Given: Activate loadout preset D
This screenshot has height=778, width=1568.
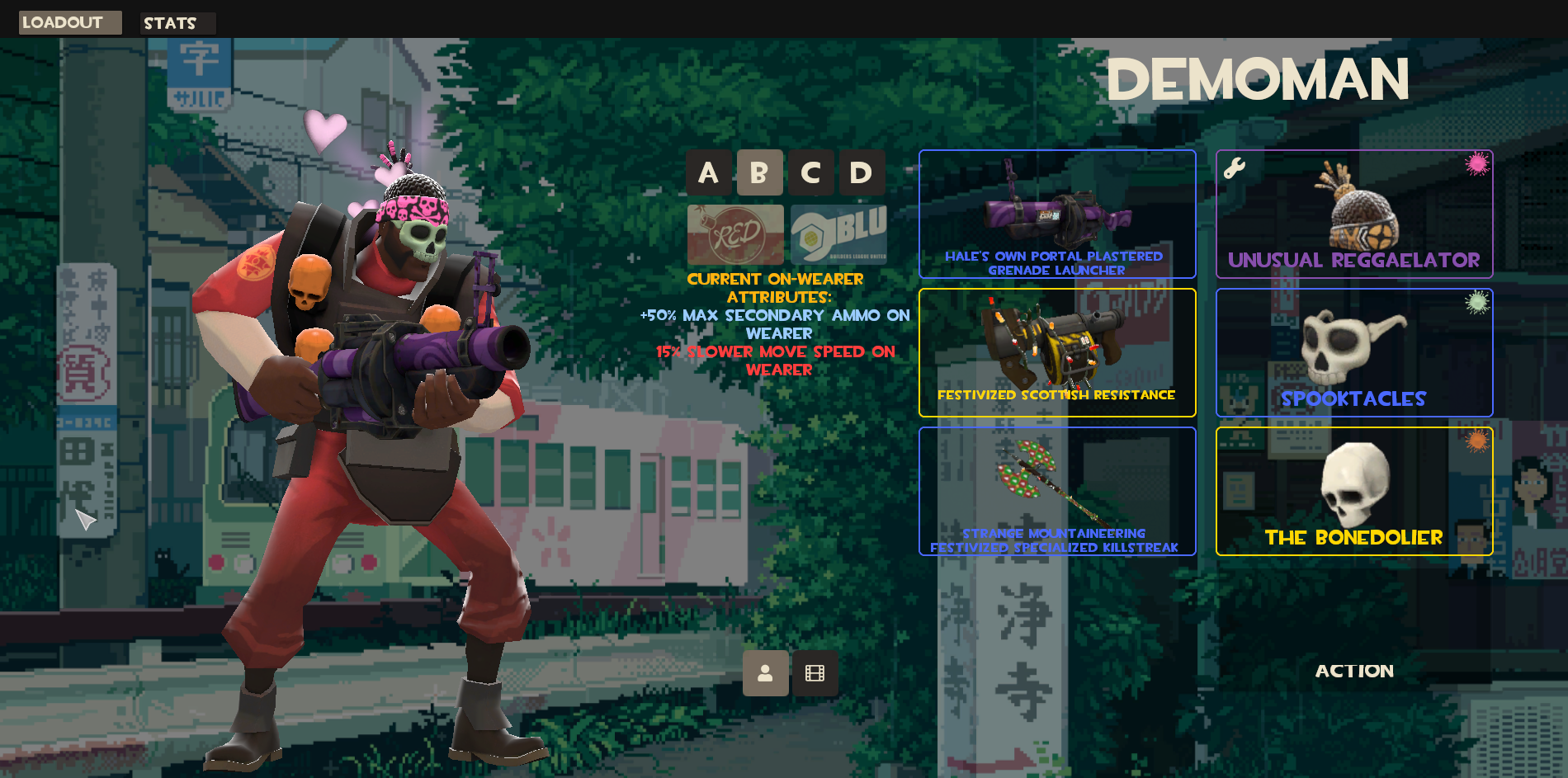Looking at the screenshot, I should tap(862, 172).
